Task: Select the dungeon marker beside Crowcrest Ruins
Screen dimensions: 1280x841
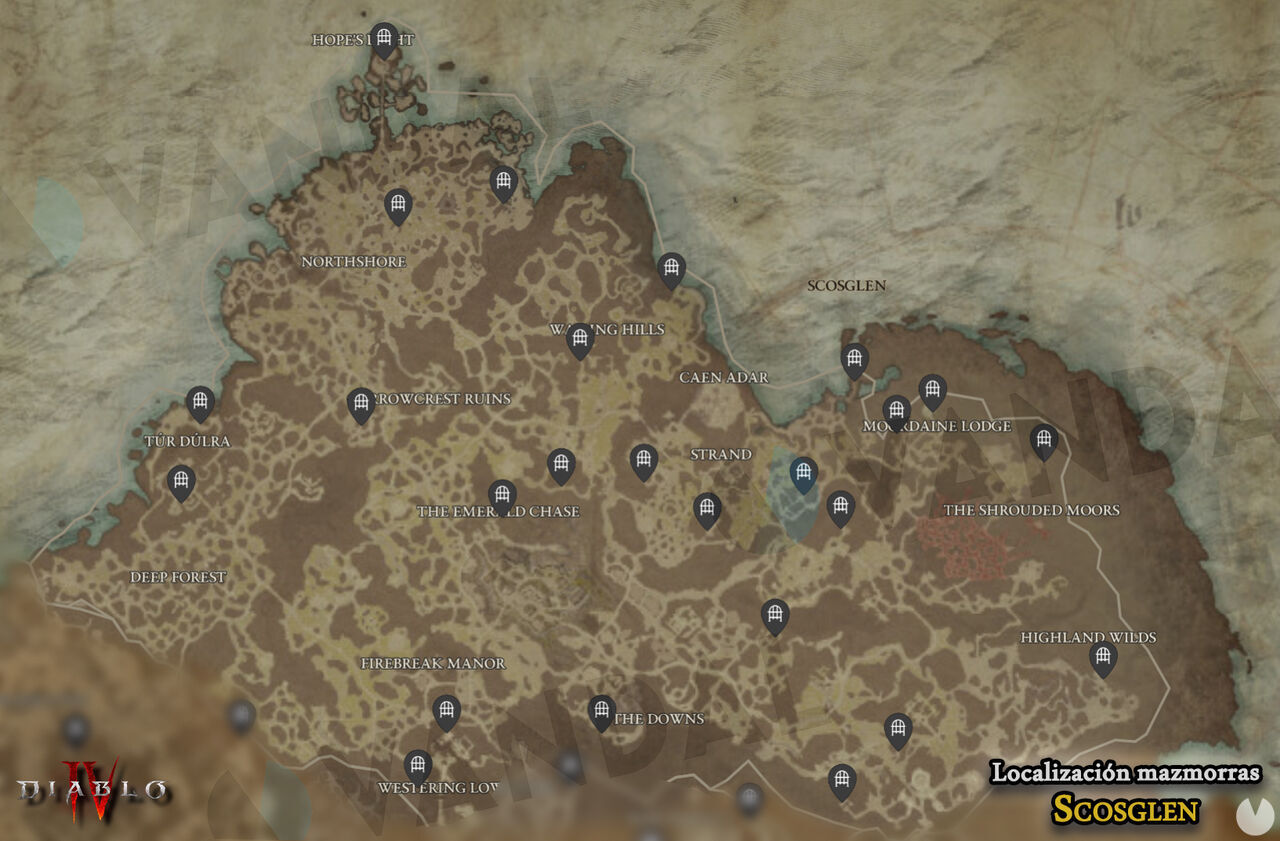Action: coord(360,405)
